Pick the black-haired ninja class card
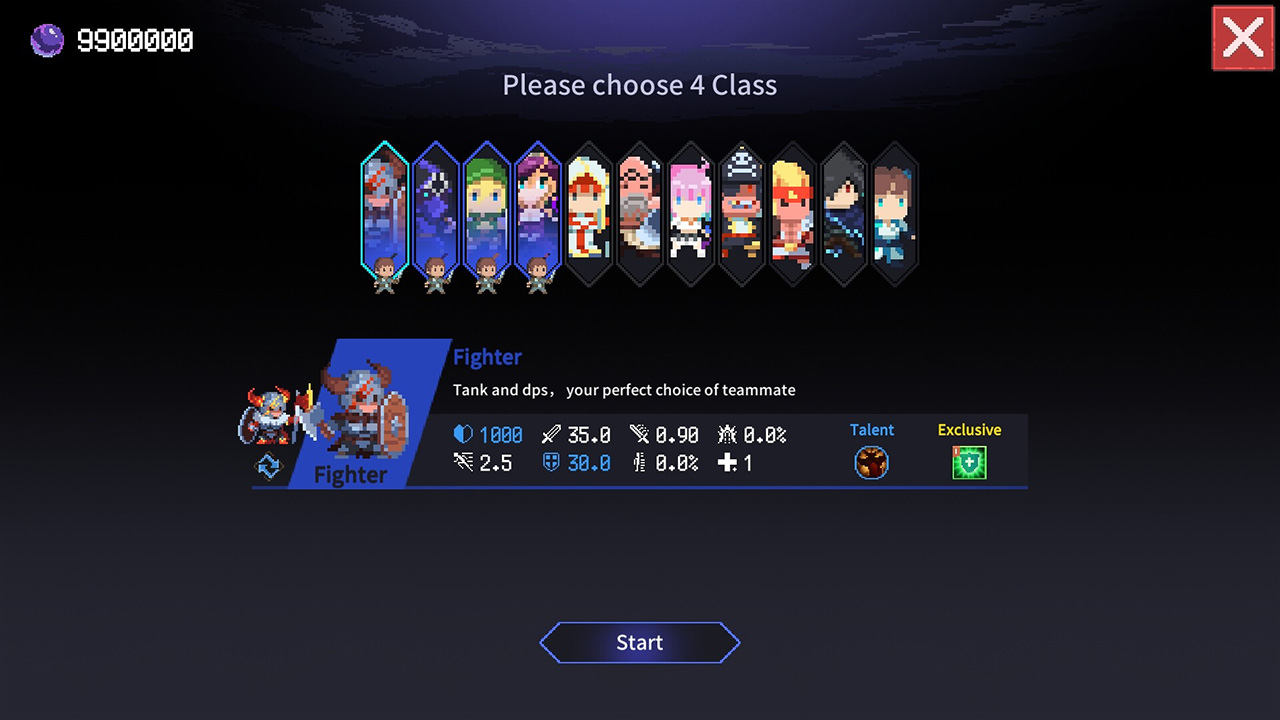1280x720 pixels. (x=844, y=212)
